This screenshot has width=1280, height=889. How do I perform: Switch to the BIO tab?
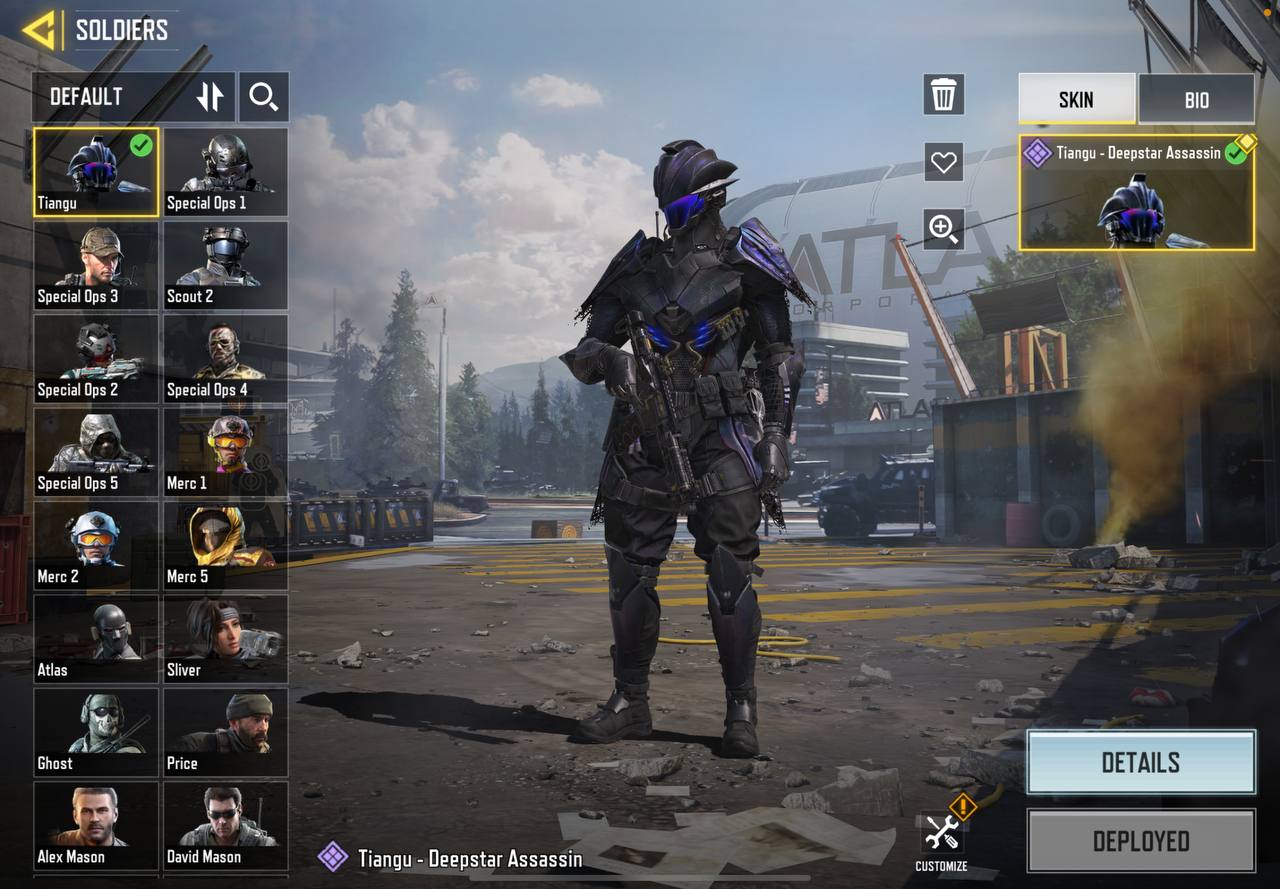coord(1196,99)
